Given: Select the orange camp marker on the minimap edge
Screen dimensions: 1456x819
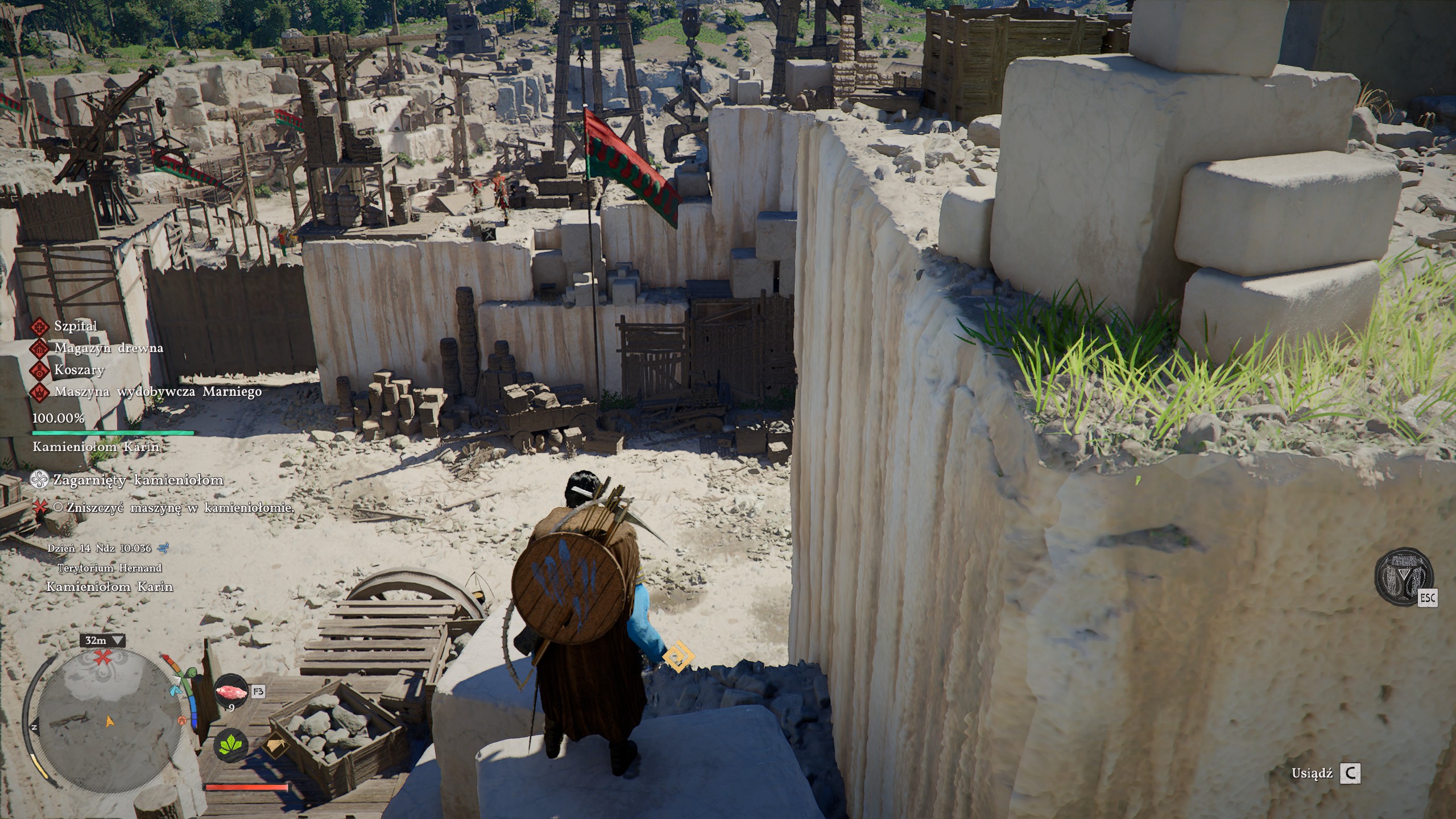Looking at the screenshot, I should click(x=183, y=721).
